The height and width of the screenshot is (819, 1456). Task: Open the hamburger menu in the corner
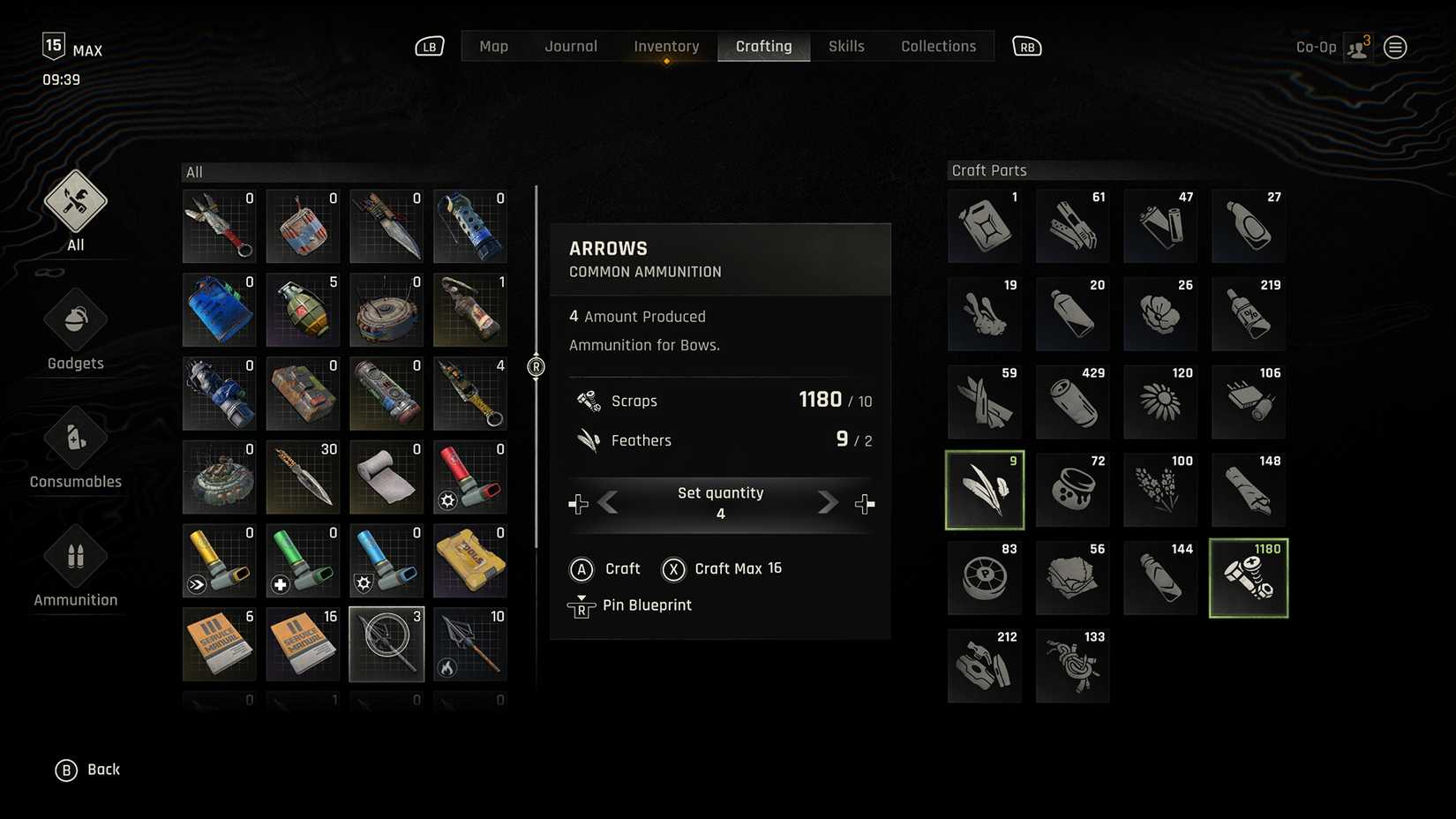1395,47
